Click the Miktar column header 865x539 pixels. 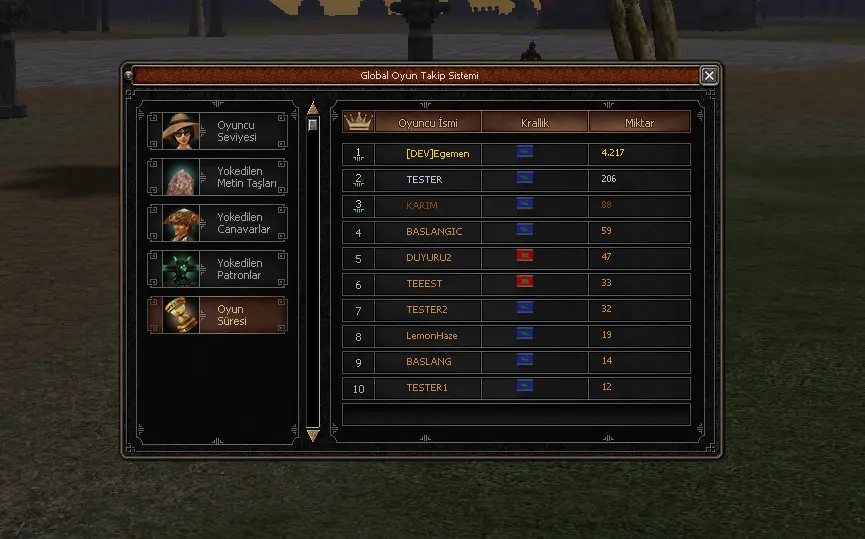pyautogui.click(x=639, y=122)
